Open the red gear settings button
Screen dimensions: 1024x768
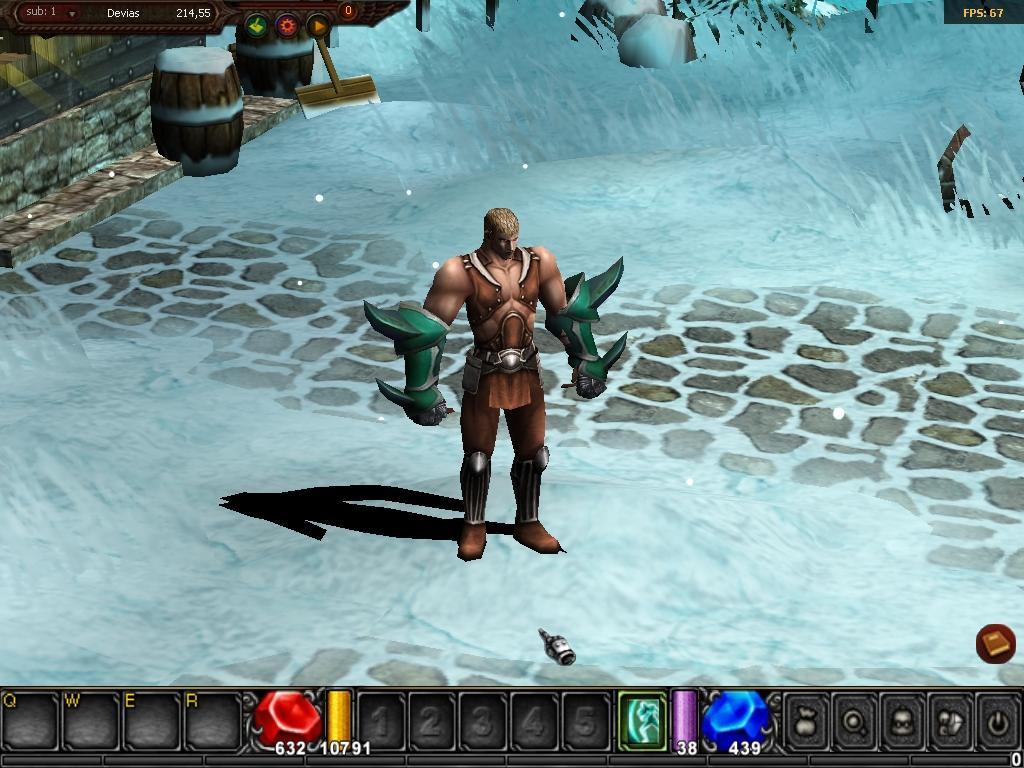click(x=287, y=25)
